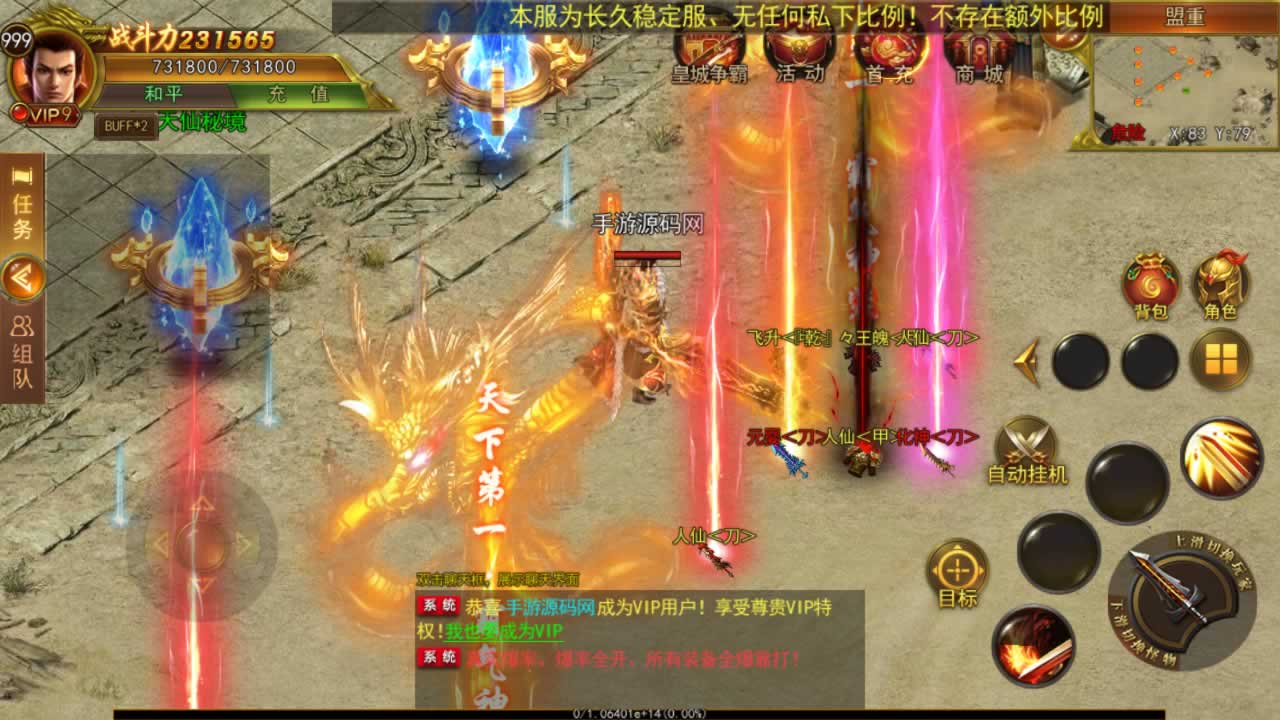Image resolution: width=1280 pixels, height=720 pixels.
Task: Click the 我也要成为VIP link in chat
Action: point(504,631)
